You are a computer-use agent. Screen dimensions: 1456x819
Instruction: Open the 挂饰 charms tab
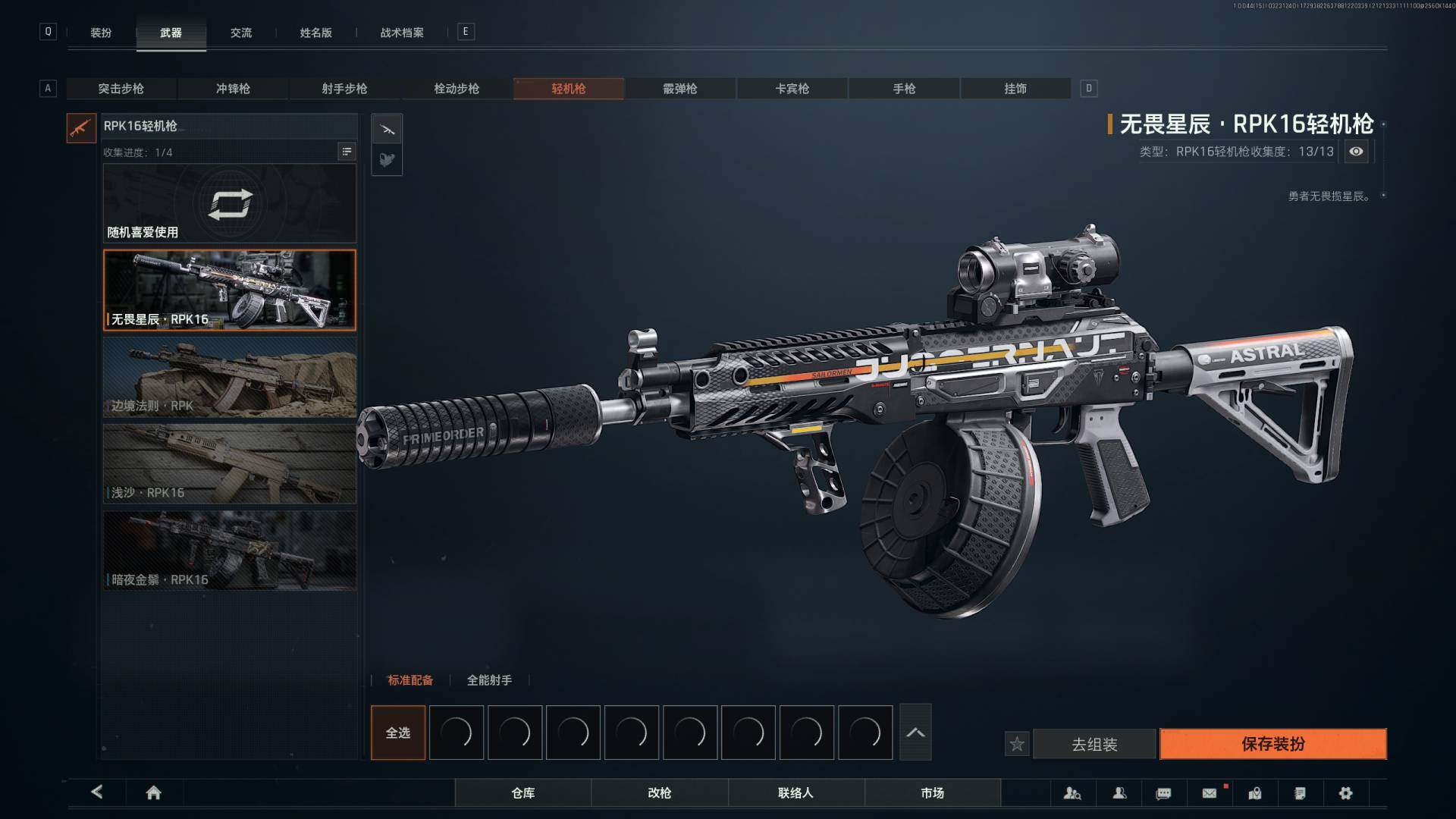1015,89
